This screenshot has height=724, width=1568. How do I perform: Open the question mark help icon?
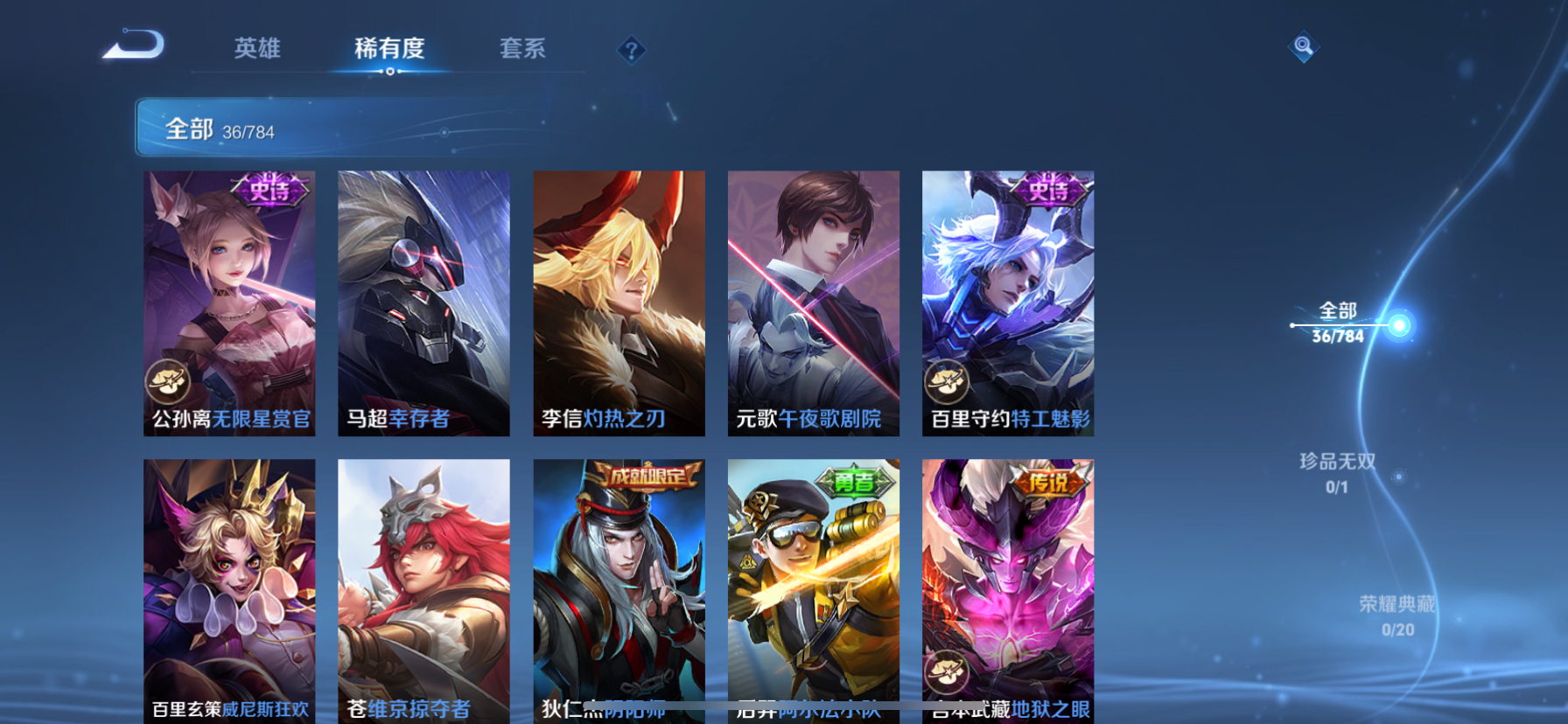[x=631, y=50]
